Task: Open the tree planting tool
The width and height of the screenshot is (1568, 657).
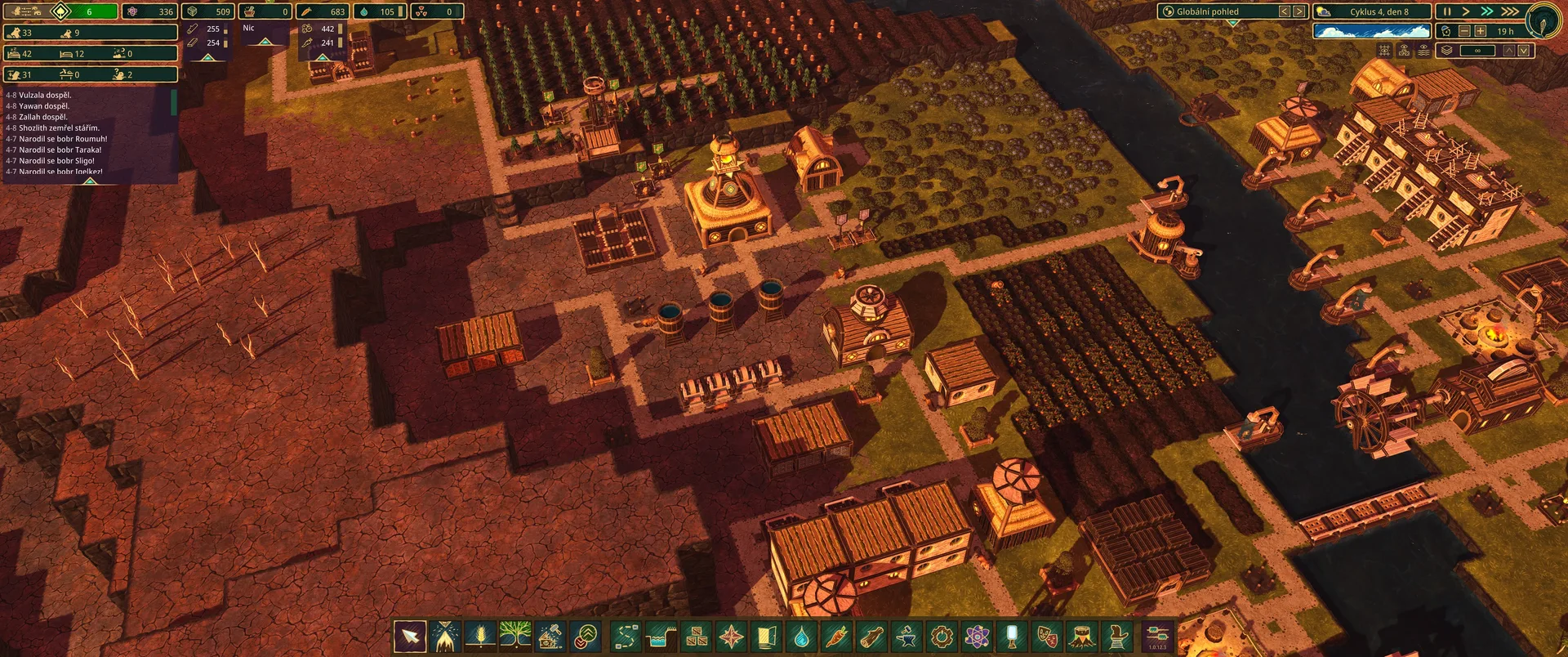Action: [515, 636]
